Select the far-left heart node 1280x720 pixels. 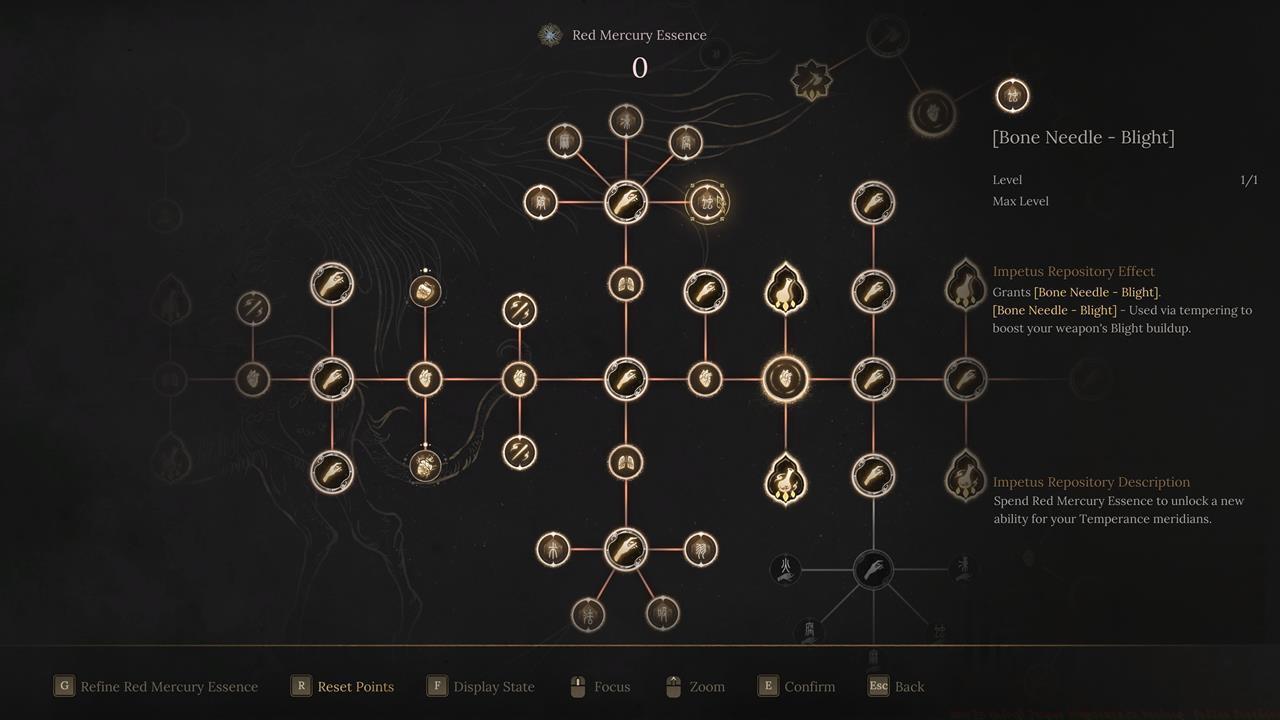coord(253,378)
